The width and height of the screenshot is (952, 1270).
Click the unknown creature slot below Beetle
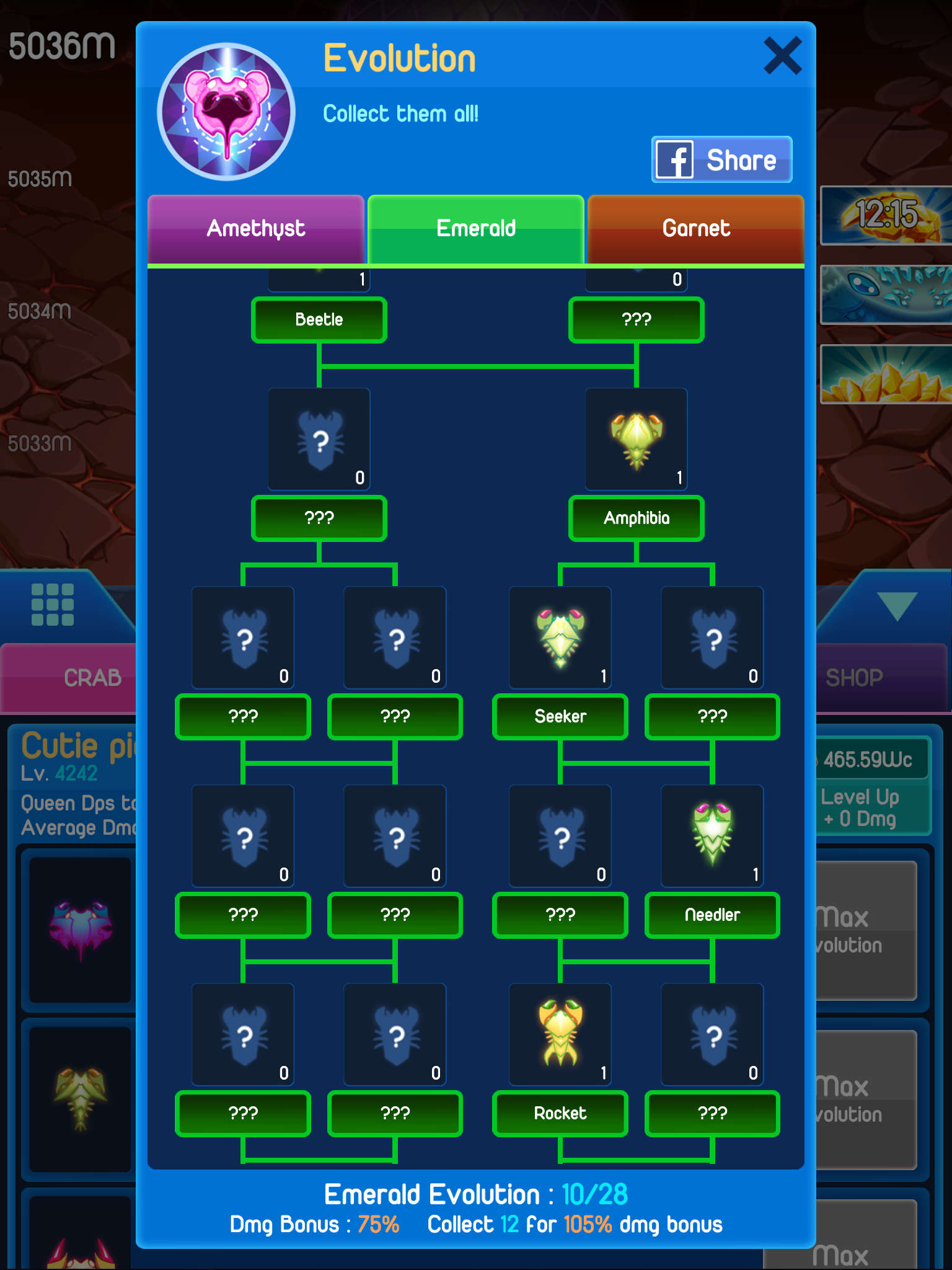[318, 438]
